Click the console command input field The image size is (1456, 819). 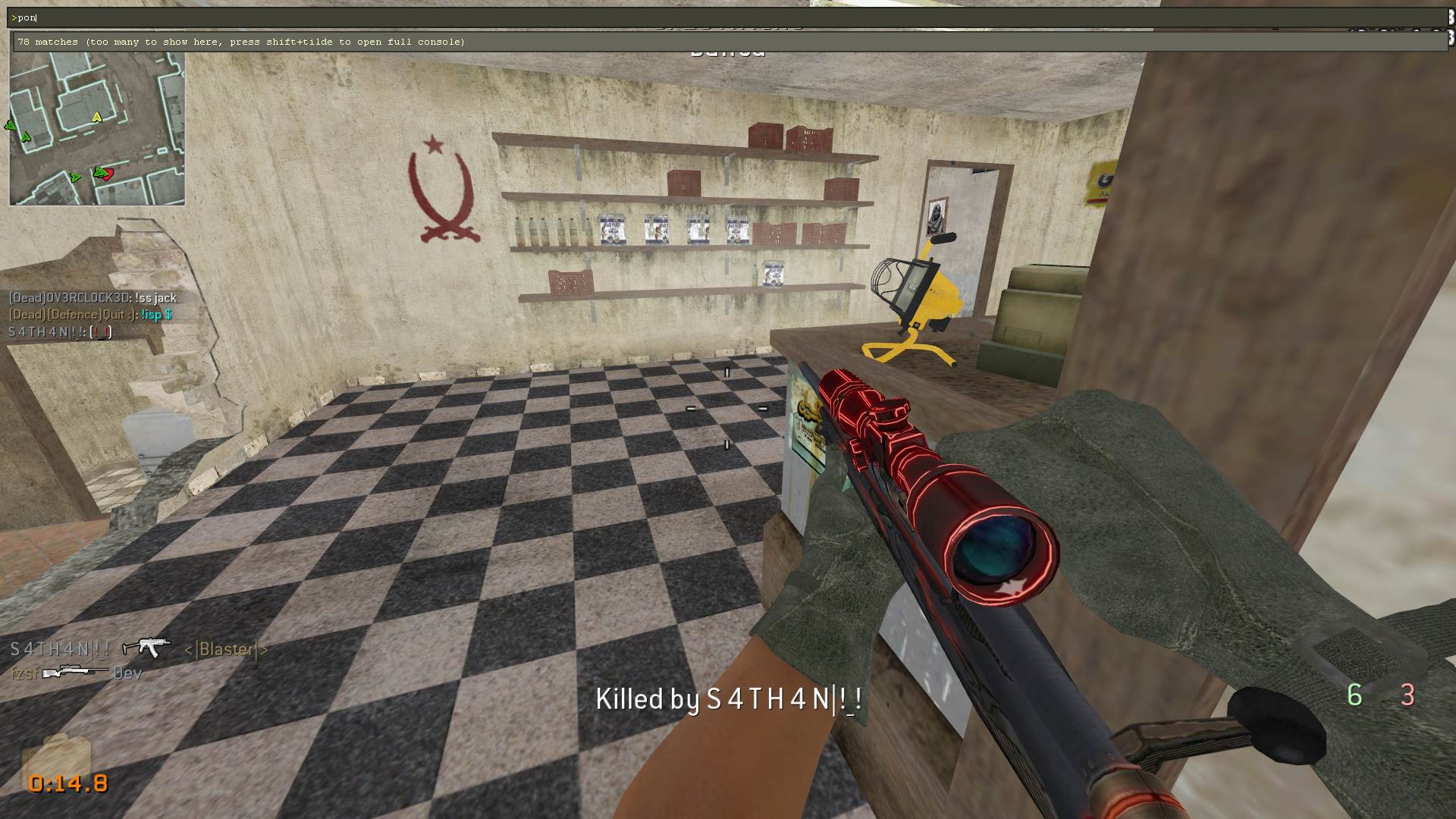click(728, 17)
